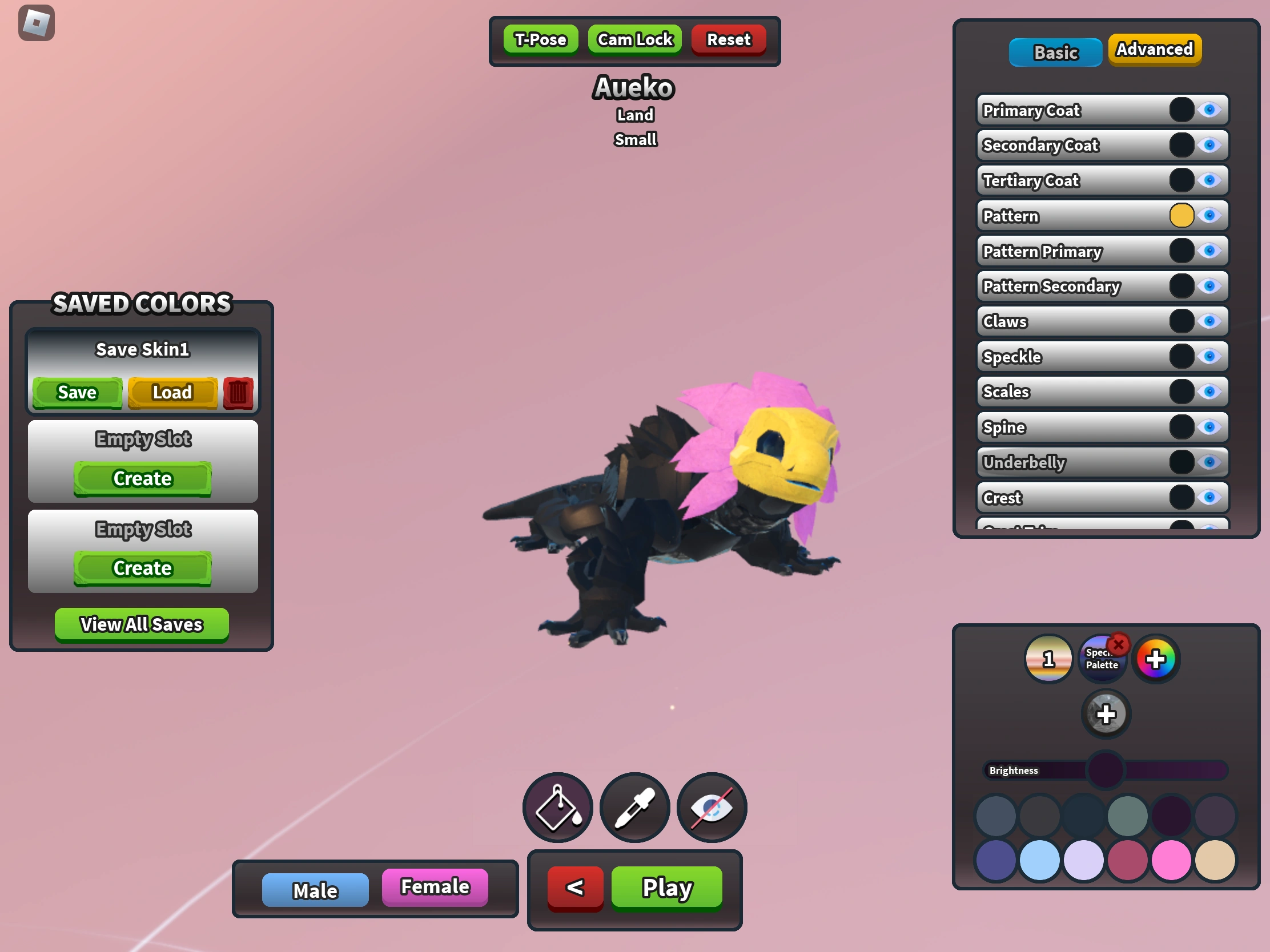Activate the eyedropper color picker tool
The image size is (1270, 952).
pyautogui.click(x=634, y=808)
